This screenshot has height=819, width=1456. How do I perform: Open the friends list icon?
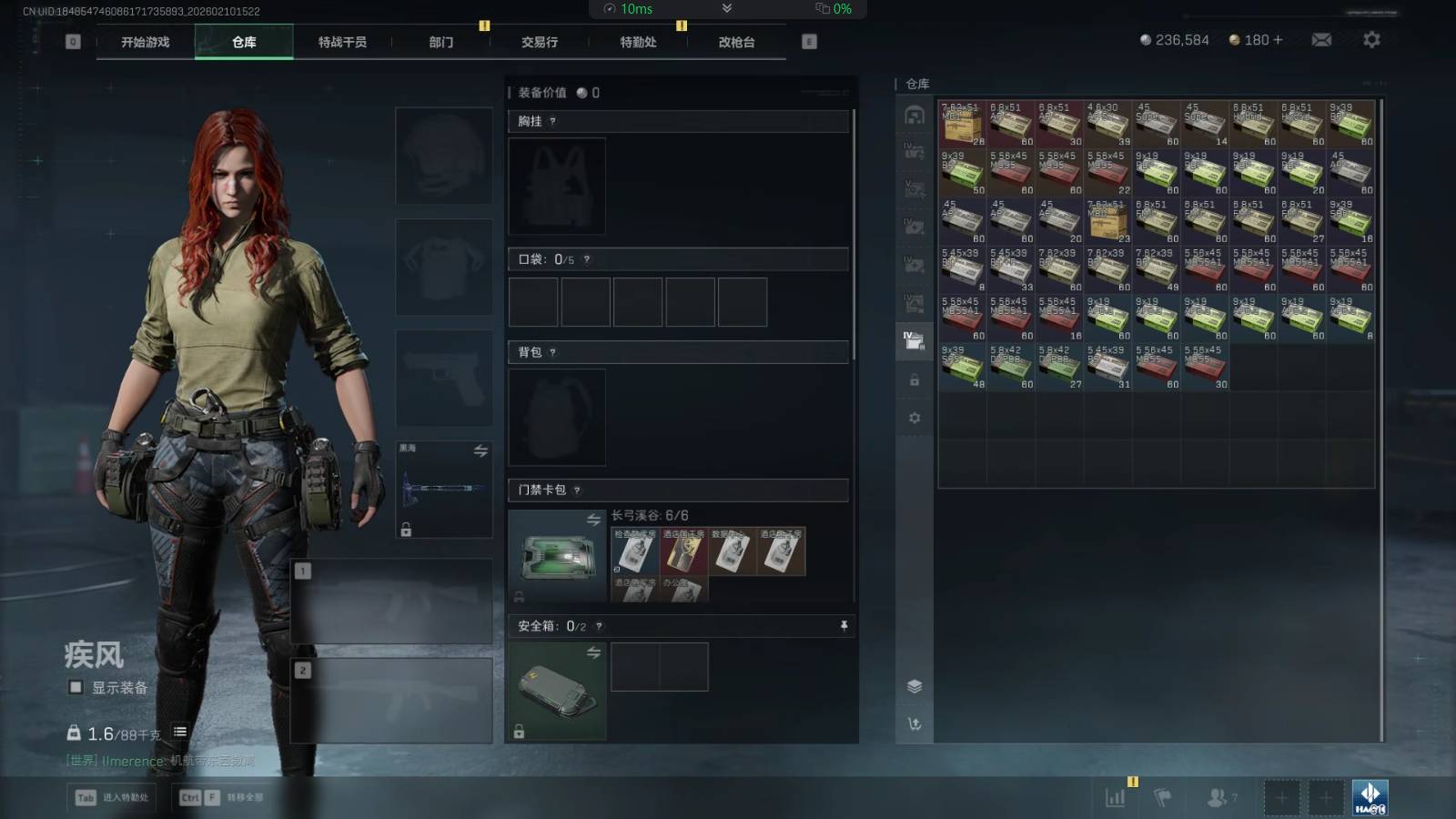[1217, 798]
